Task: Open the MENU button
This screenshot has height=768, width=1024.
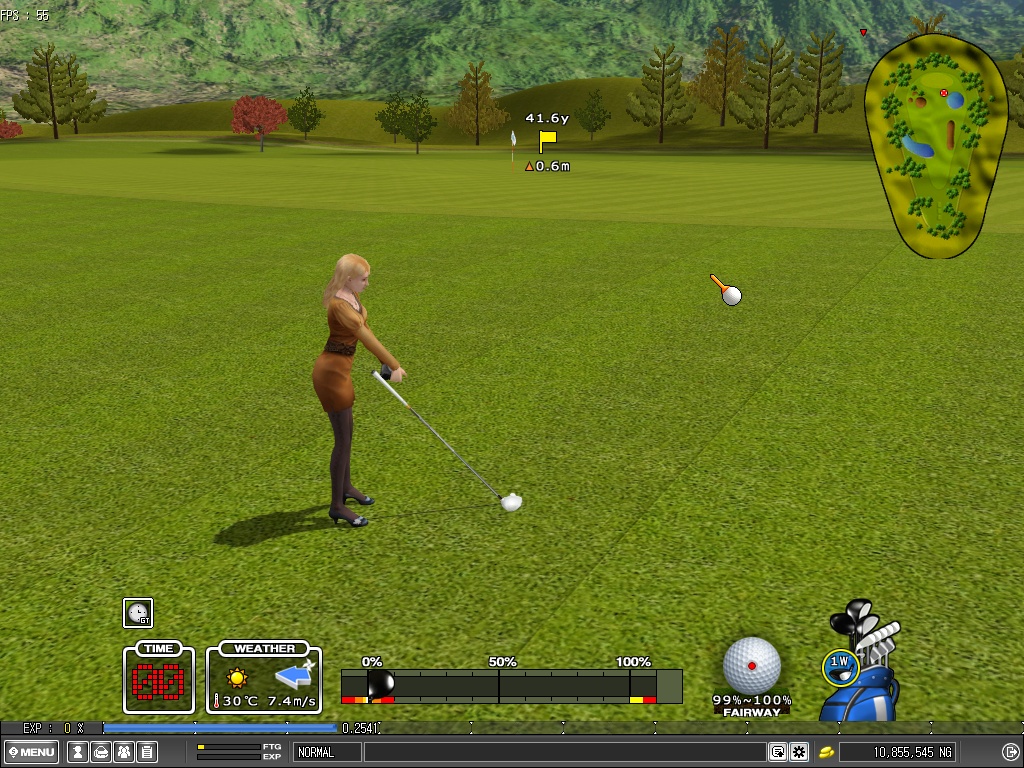Action: tap(31, 752)
